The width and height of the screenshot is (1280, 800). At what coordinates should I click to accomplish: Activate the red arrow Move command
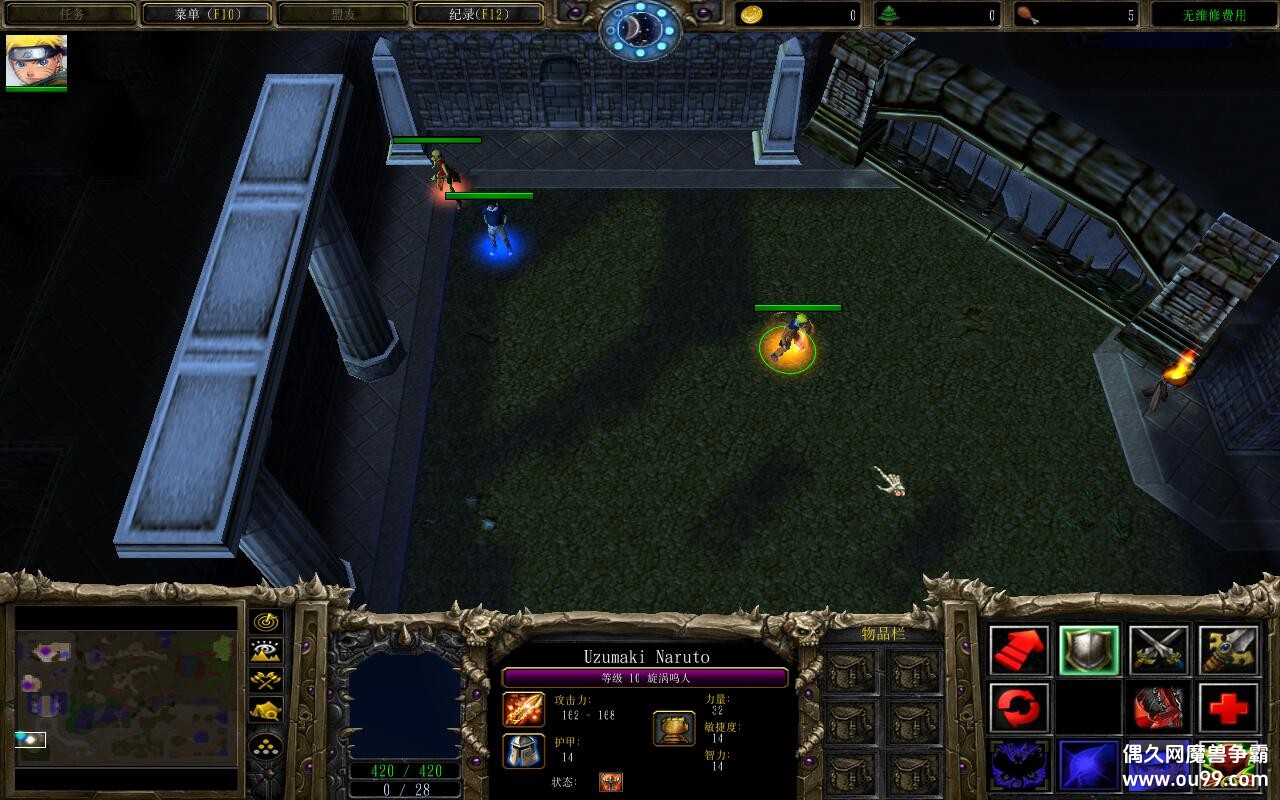pos(1019,650)
